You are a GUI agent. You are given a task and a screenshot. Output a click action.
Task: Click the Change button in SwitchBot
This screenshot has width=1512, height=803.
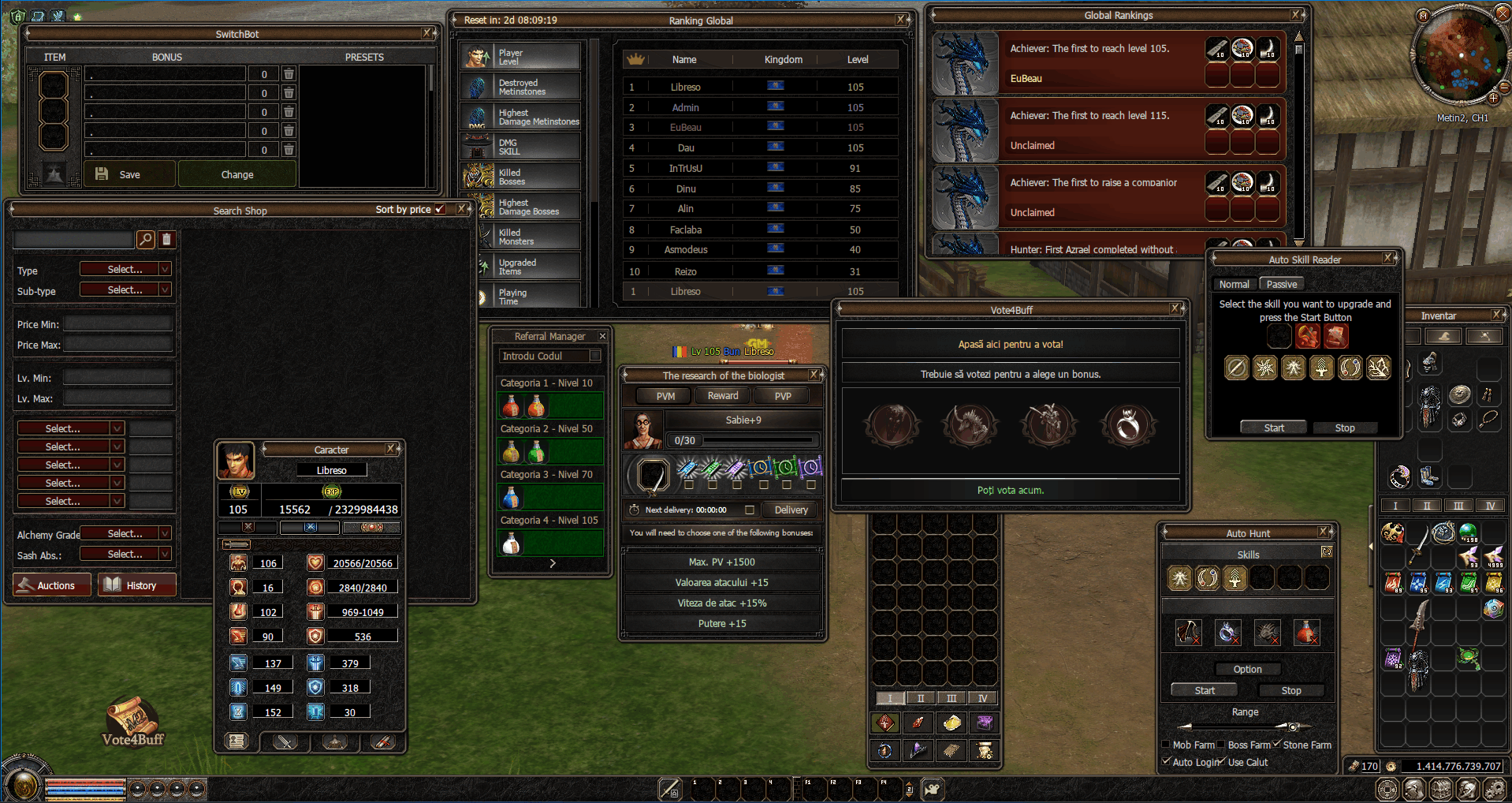[237, 174]
